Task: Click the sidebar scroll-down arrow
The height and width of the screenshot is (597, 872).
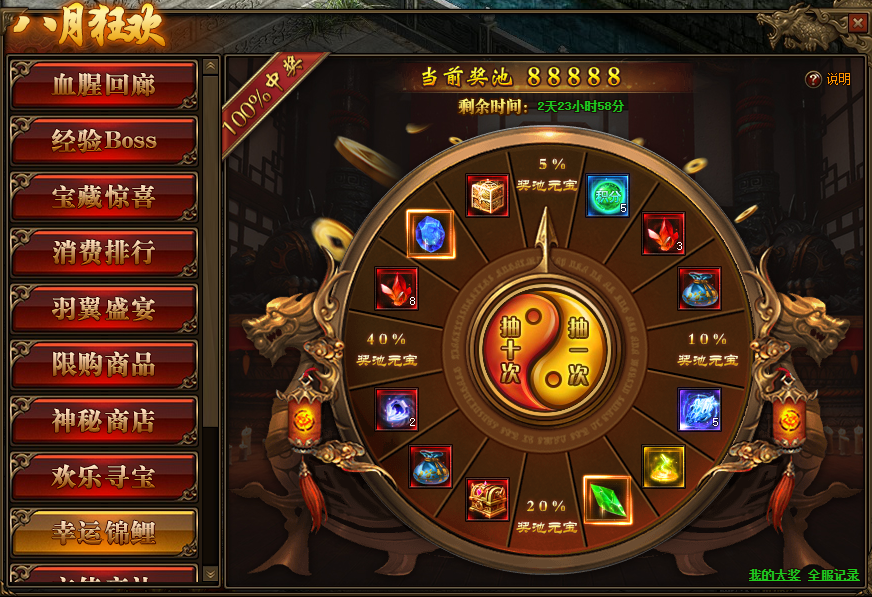Action: 210,573
